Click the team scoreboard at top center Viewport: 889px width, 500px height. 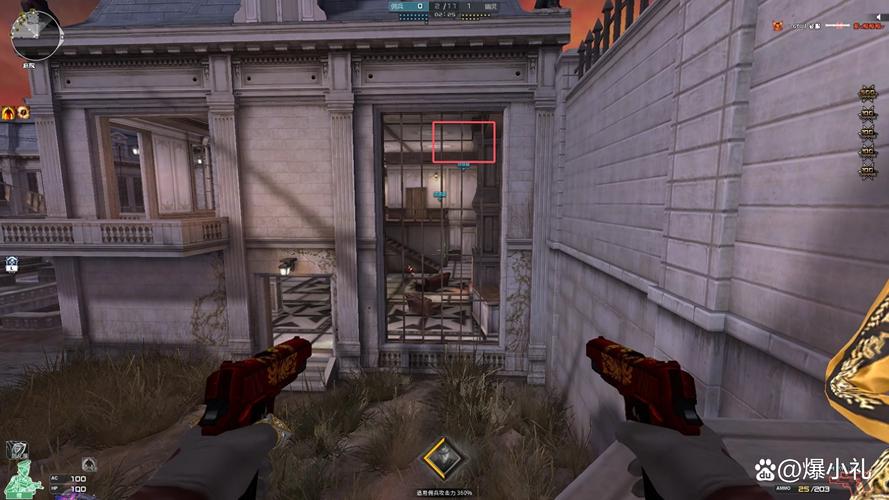(444, 9)
